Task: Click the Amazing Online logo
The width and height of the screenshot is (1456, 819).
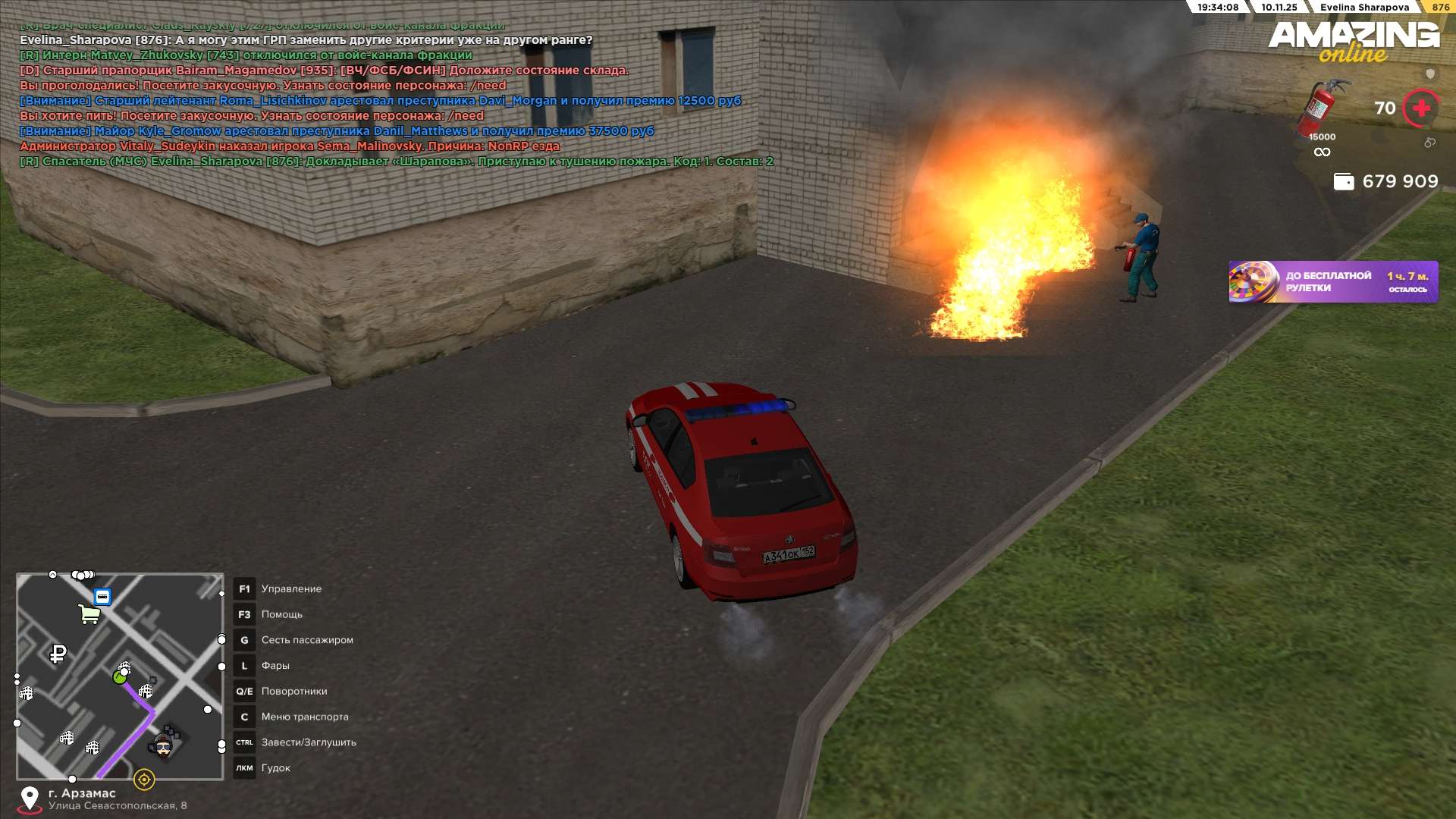Action: click(1354, 42)
